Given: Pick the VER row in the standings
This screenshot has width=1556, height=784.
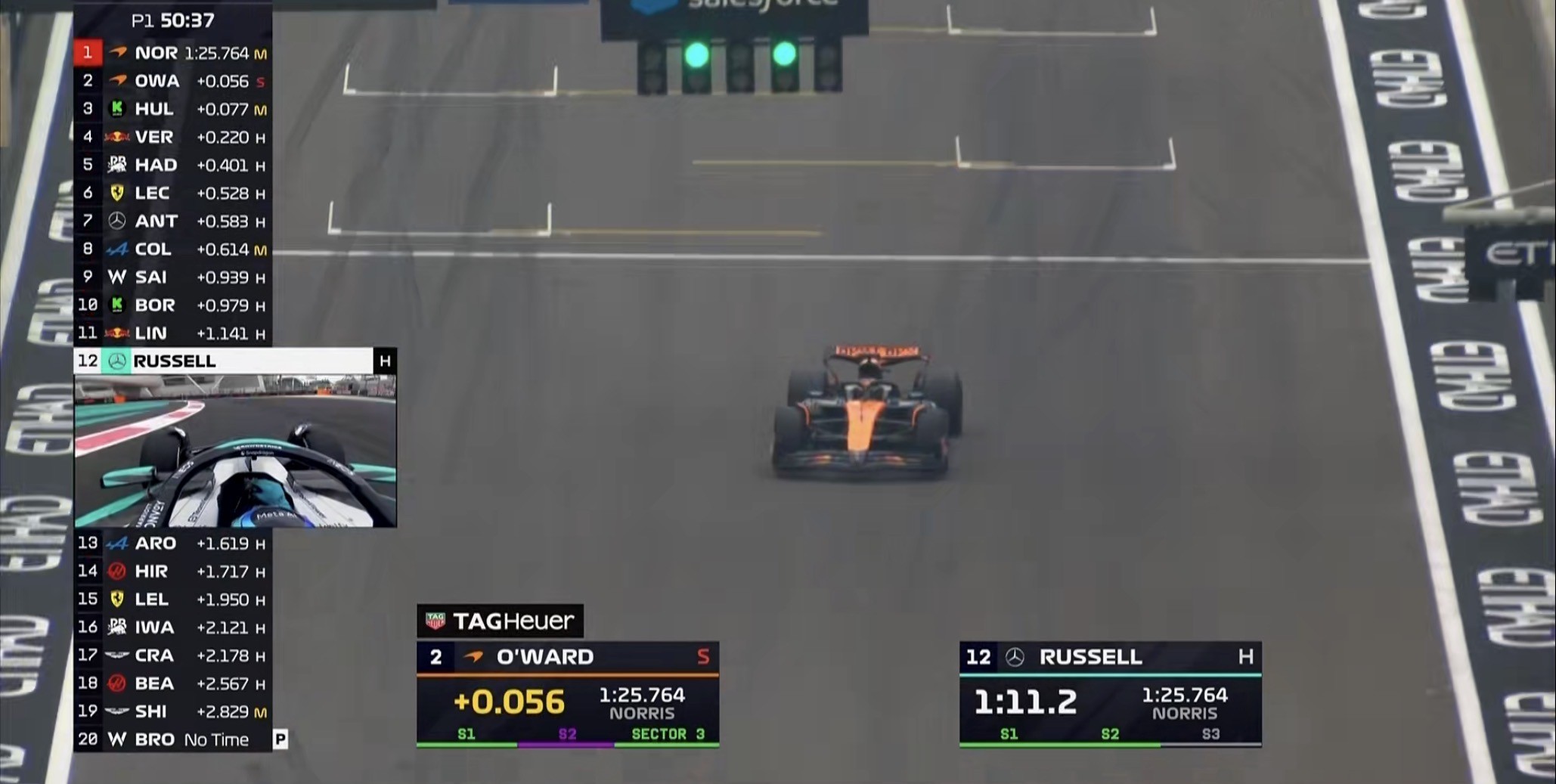Looking at the screenshot, I should tap(172, 137).
